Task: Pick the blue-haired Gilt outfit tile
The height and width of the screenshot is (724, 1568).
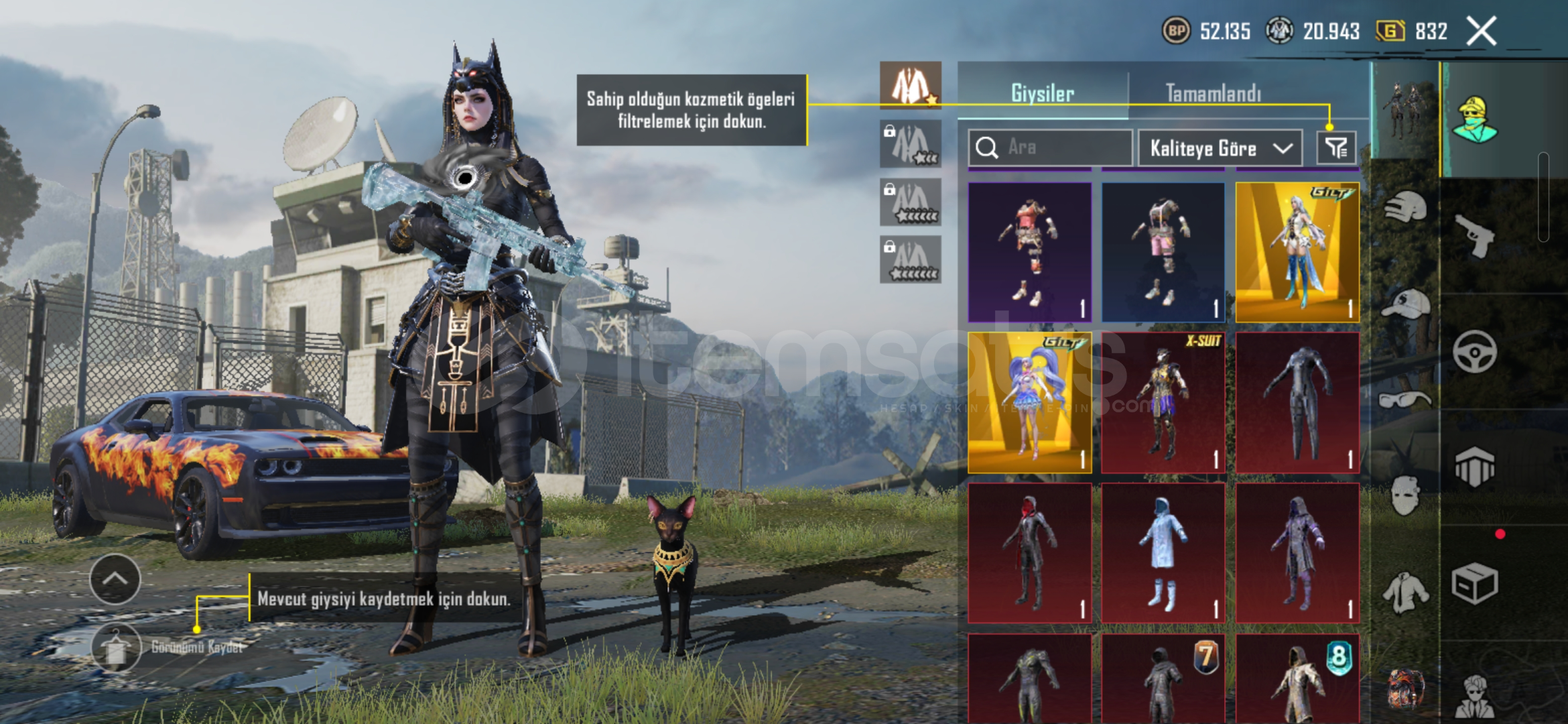Action: pos(1030,403)
